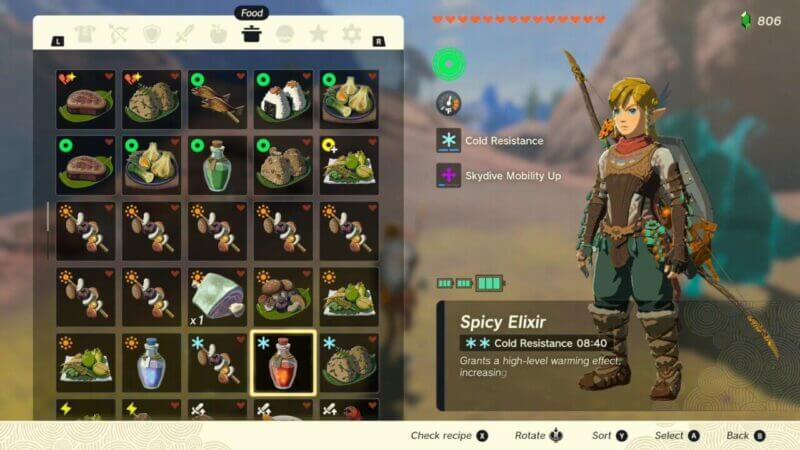Go Back from the inventory
800x450 pixels.
(x=745, y=435)
